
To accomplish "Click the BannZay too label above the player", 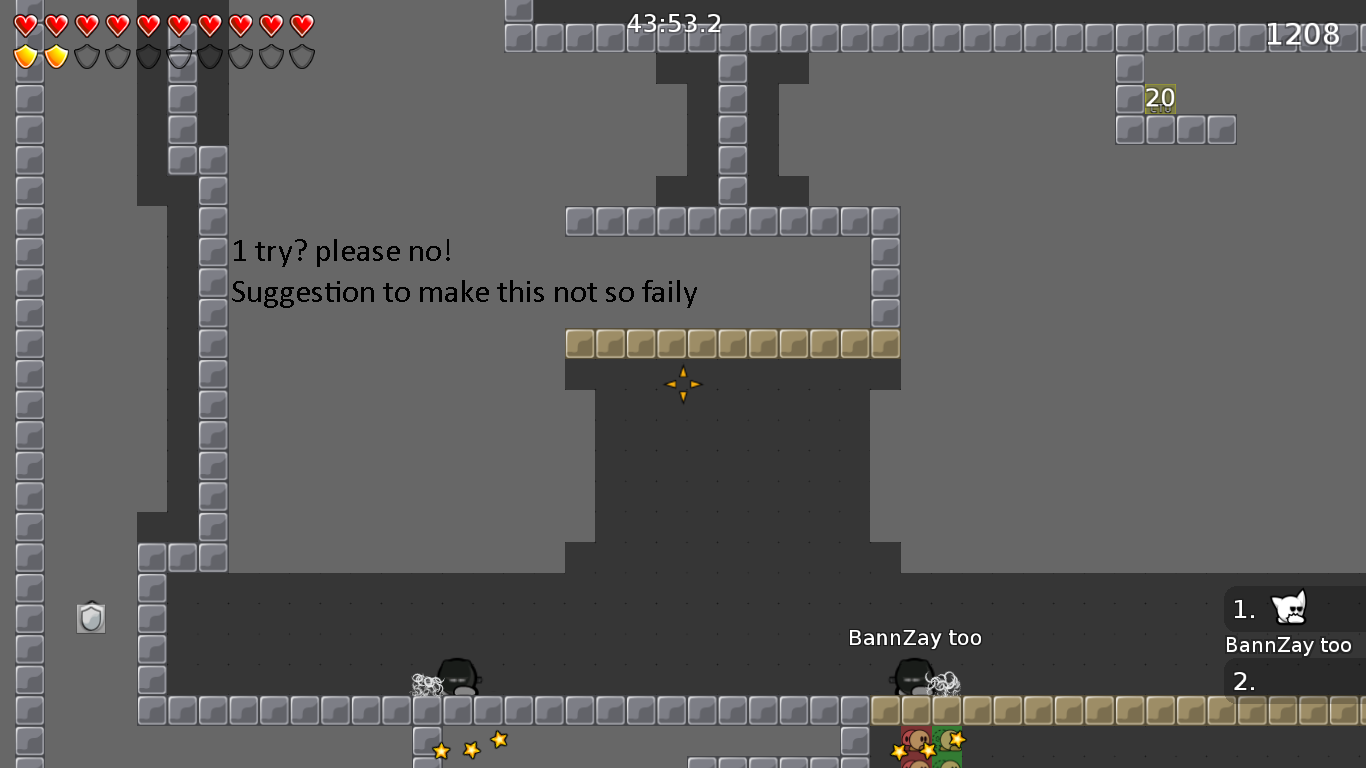I will pos(914,637).
